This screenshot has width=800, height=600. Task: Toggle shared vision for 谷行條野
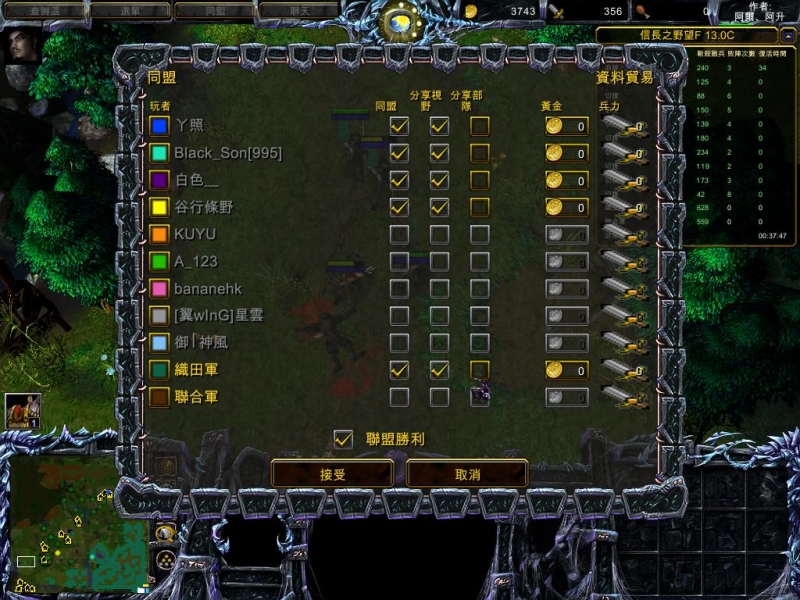[439, 207]
